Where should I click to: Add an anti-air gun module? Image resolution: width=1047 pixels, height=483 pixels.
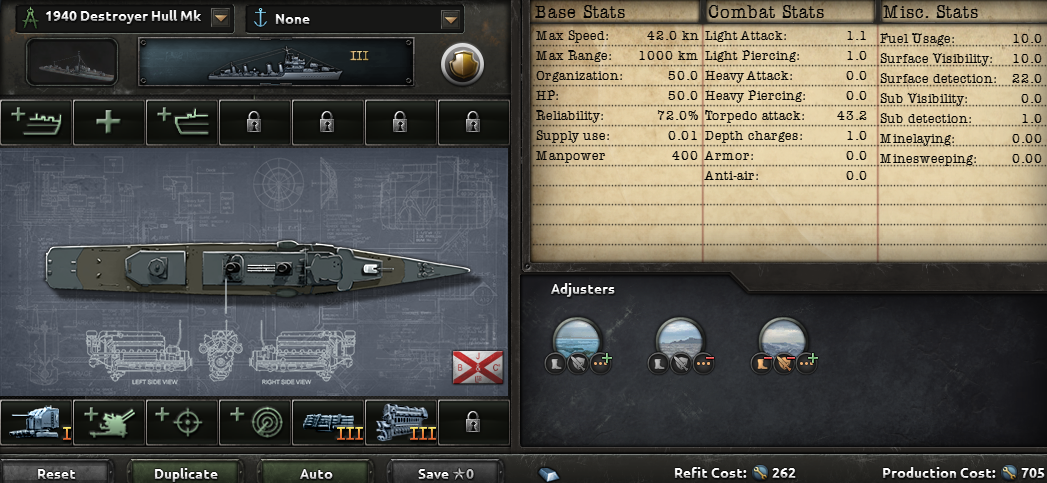(109, 423)
